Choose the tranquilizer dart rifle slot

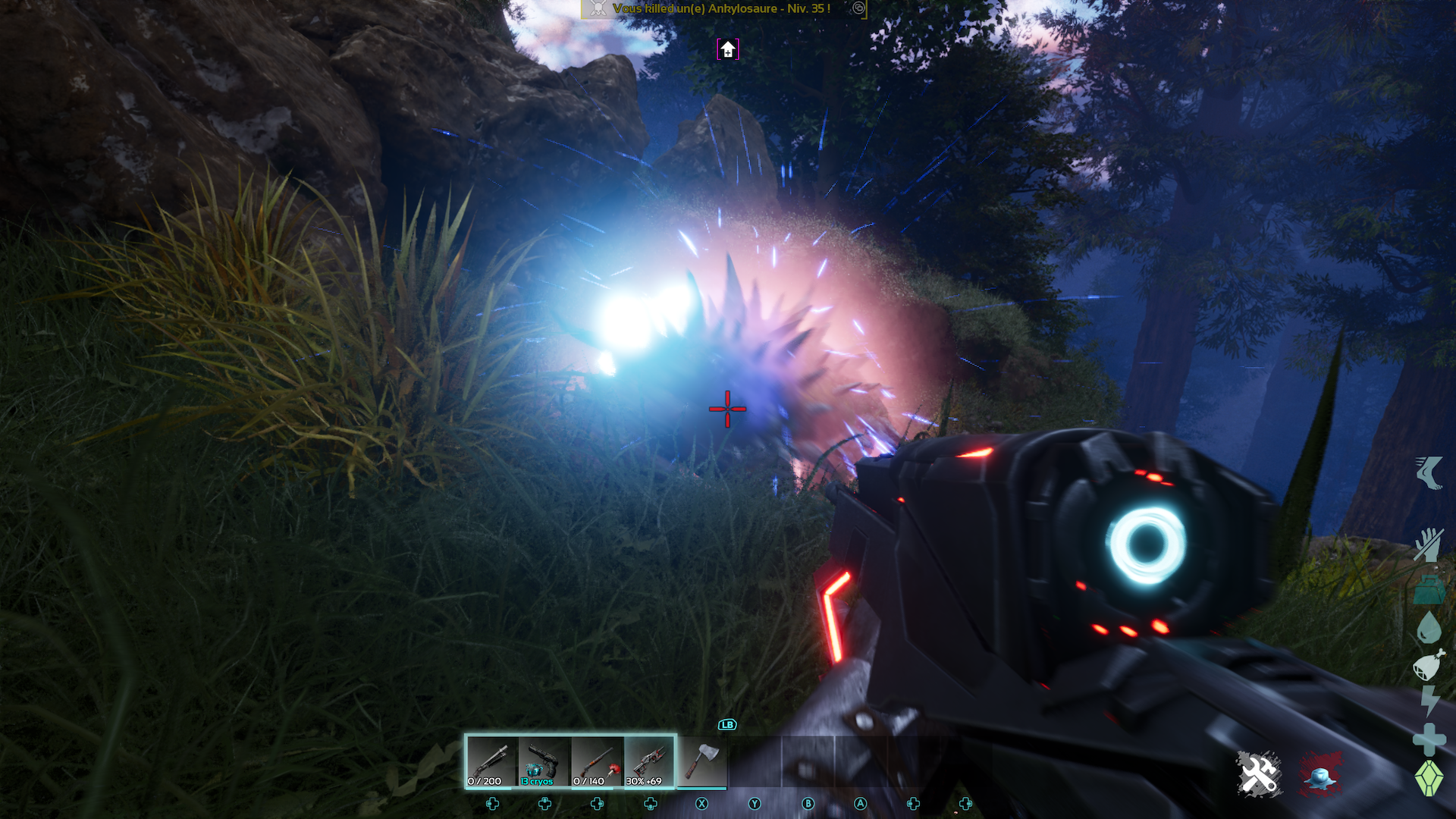click(x=598, y=761)
